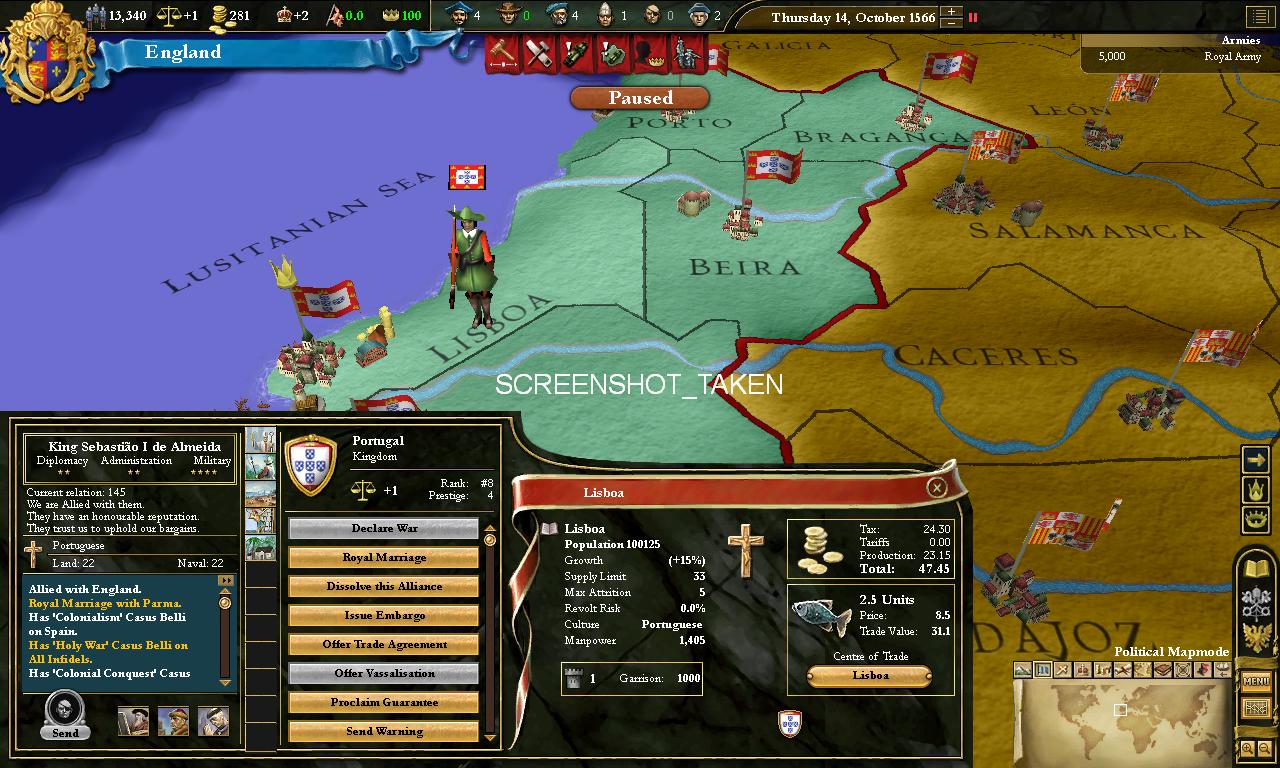Image resolution: width=1280 pixels, height=768 pixels.
Task: Click the Royal Marriage diplomacy button
Action: tap(384, 558)
